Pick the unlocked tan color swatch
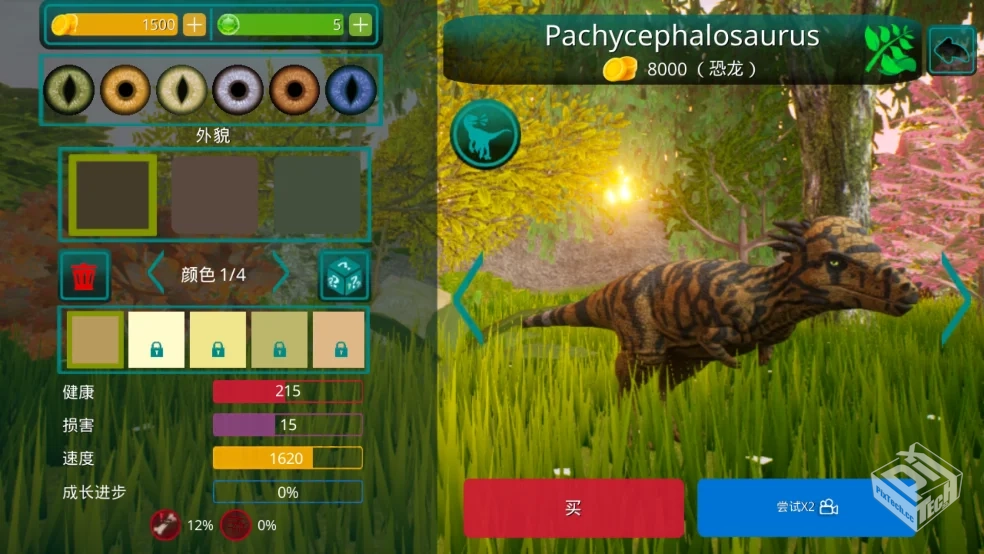The width and height of the screenshot is (984, 554). point(96,340)
